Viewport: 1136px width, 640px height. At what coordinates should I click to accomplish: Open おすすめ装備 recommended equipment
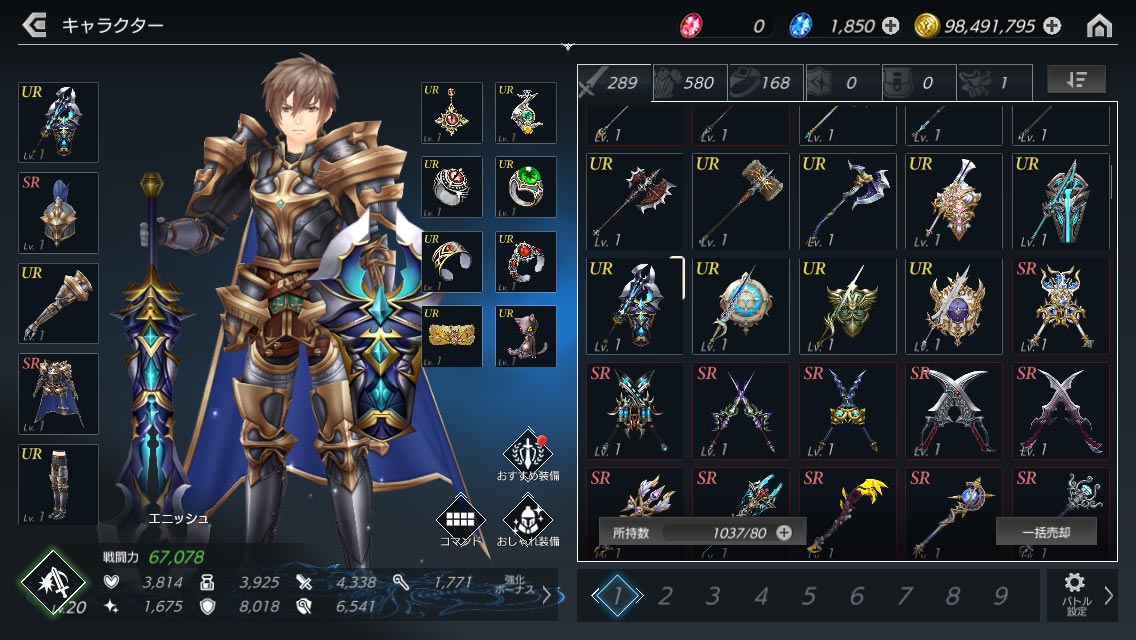point(528,455)
